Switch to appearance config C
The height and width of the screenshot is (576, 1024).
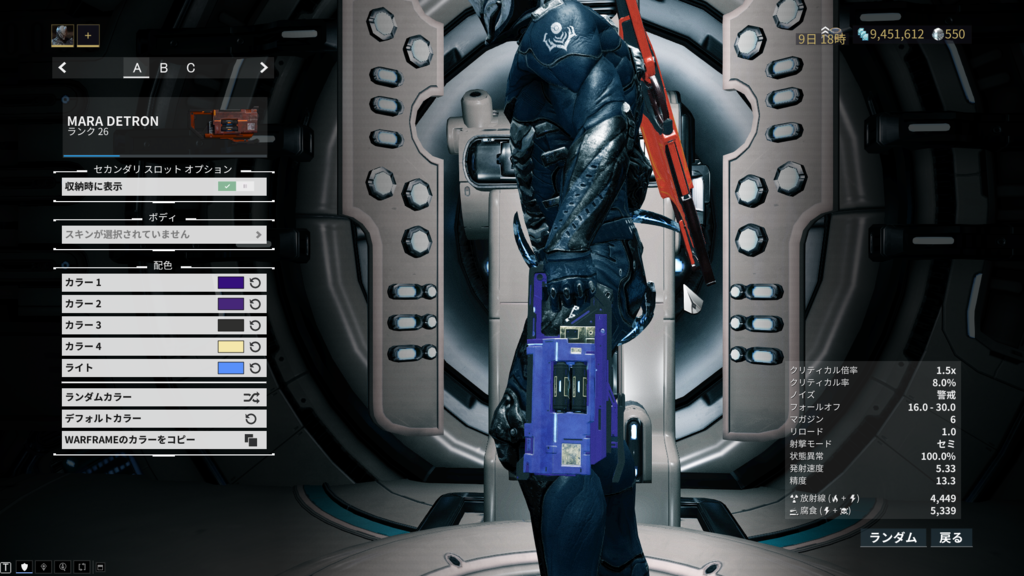point(191,68)
